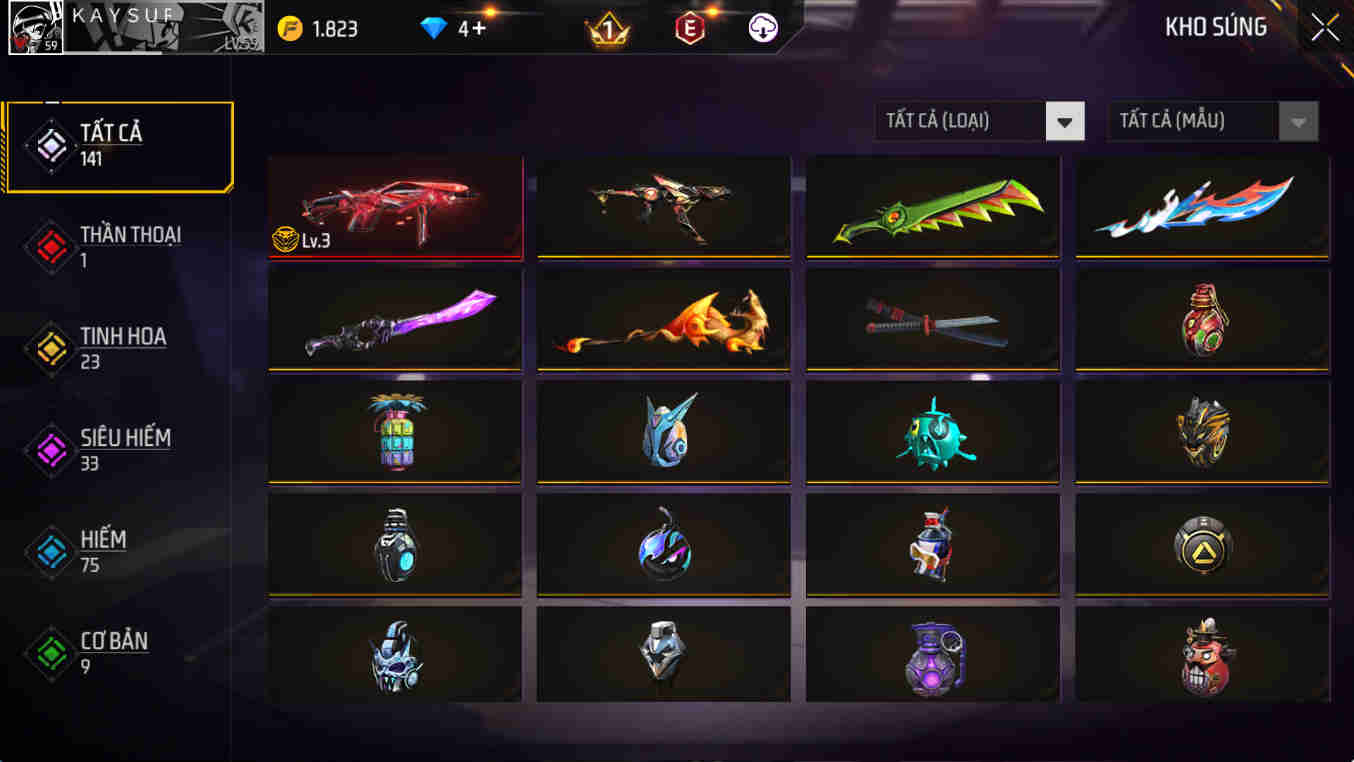Viewport: 1354px width, 762px height.
Task: Click the cloud download icon in top bar
Action: pyautogui.click(x=762, y=29)
